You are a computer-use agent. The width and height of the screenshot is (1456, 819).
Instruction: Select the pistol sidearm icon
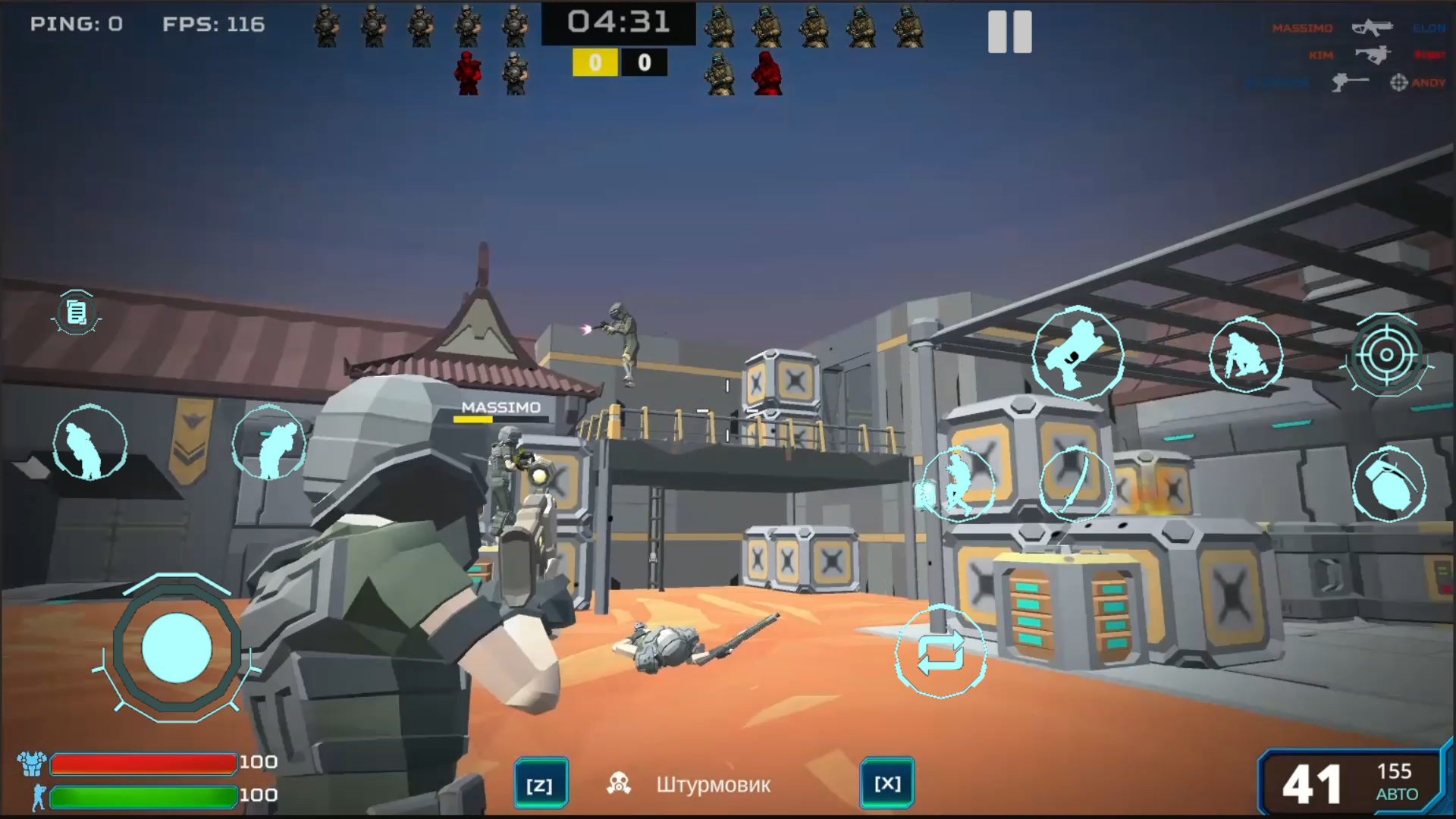(x=1077, y=355)
